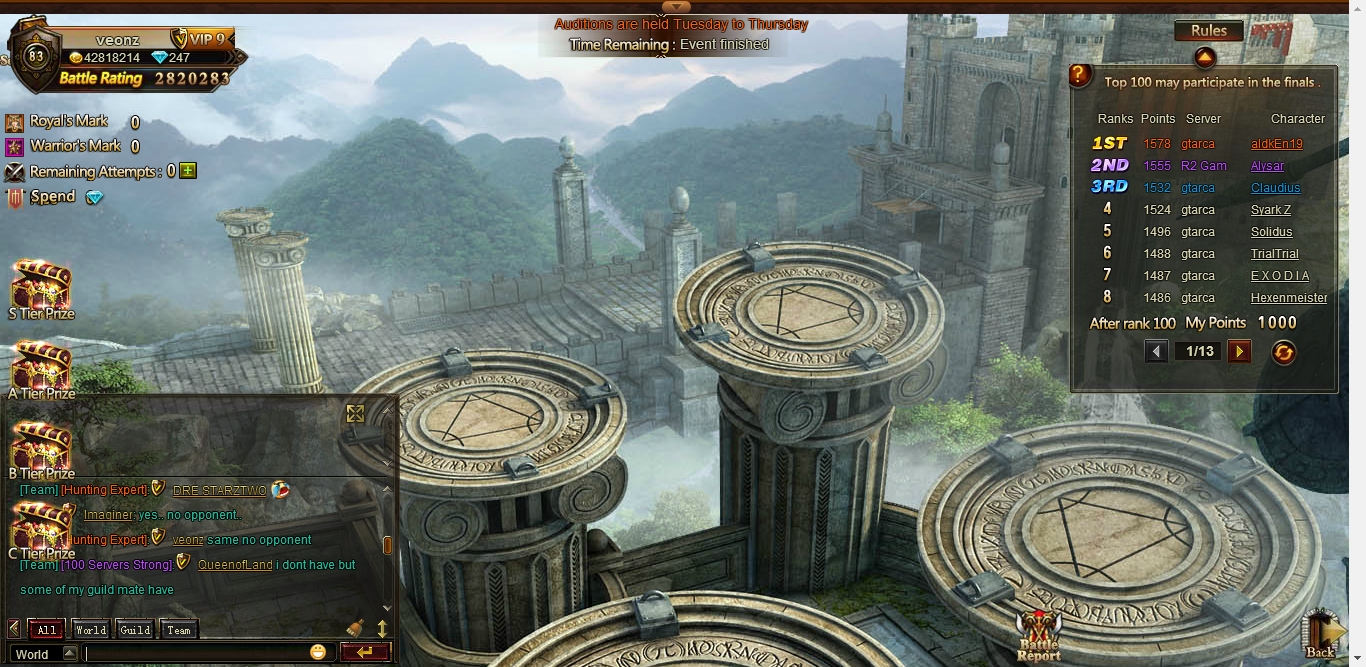This screenshot has width=1366, height=667.
Task: Add more remaining attempts
Action: pyautogui.click(x=188, y=171)
